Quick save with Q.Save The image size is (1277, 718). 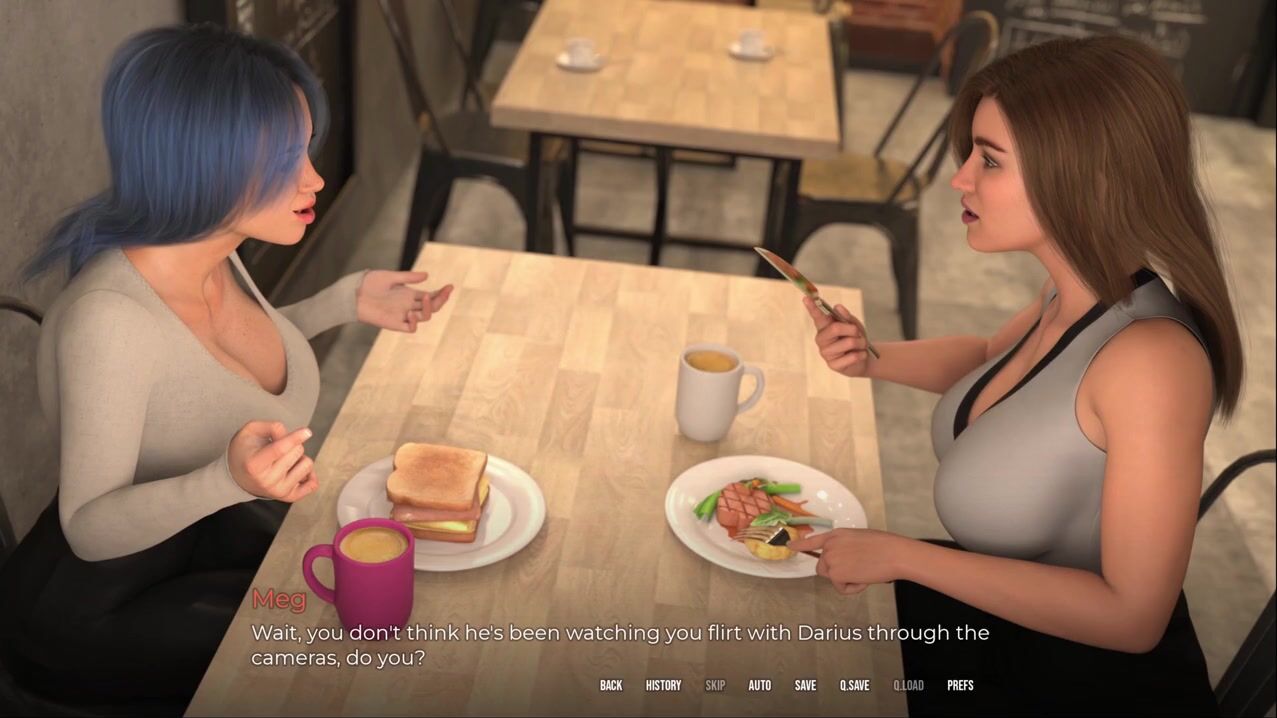[x=854, y=685]
